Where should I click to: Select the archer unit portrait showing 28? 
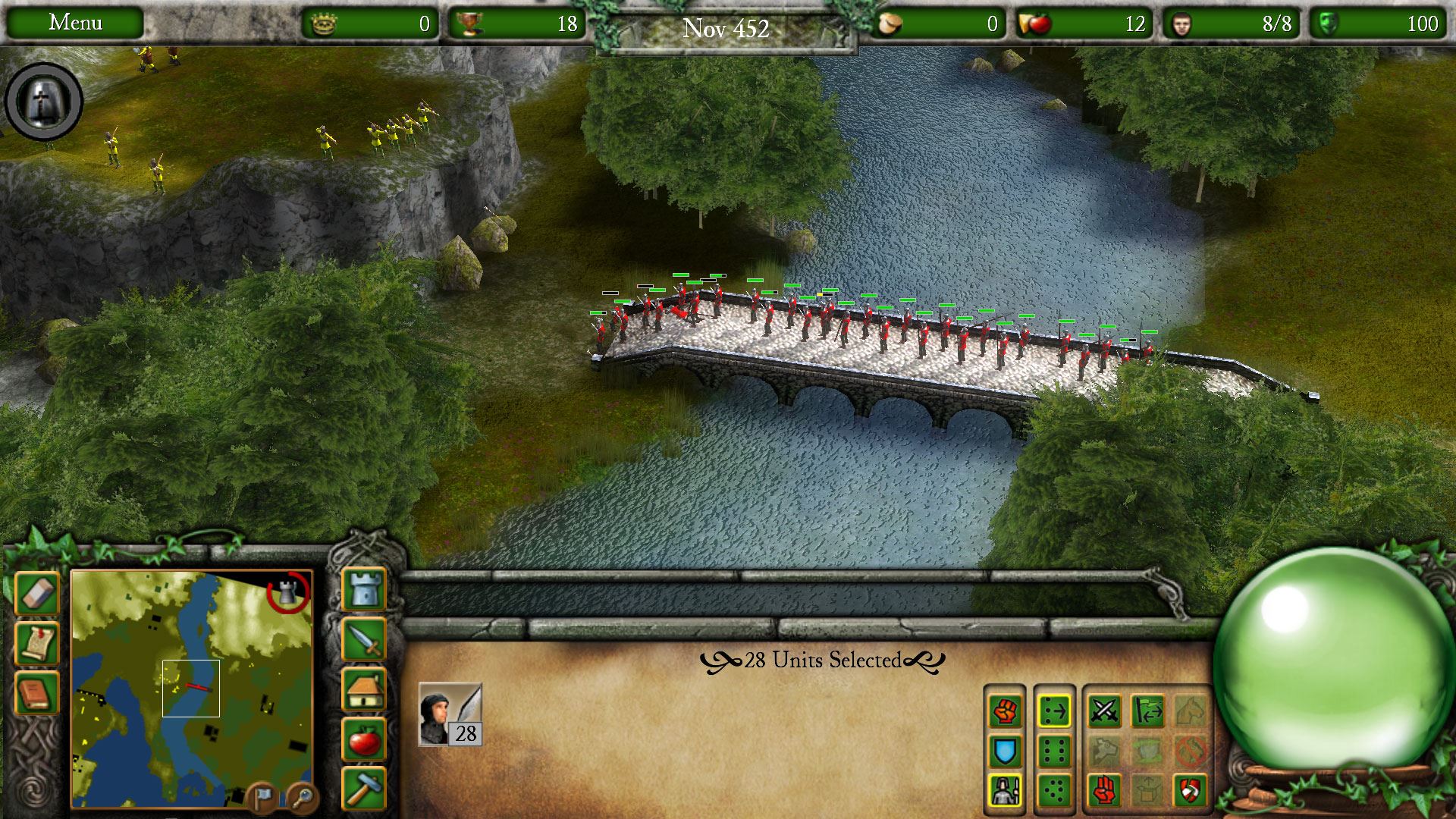click(x=450, y=714)
